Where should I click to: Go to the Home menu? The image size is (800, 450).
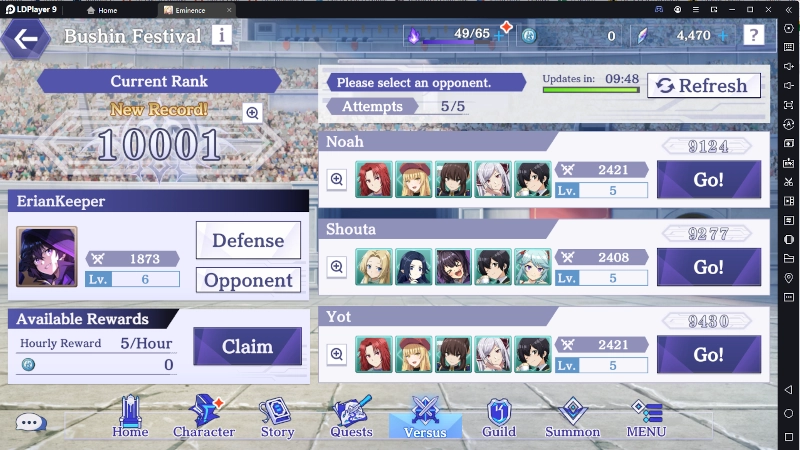(x=130, y=418)
